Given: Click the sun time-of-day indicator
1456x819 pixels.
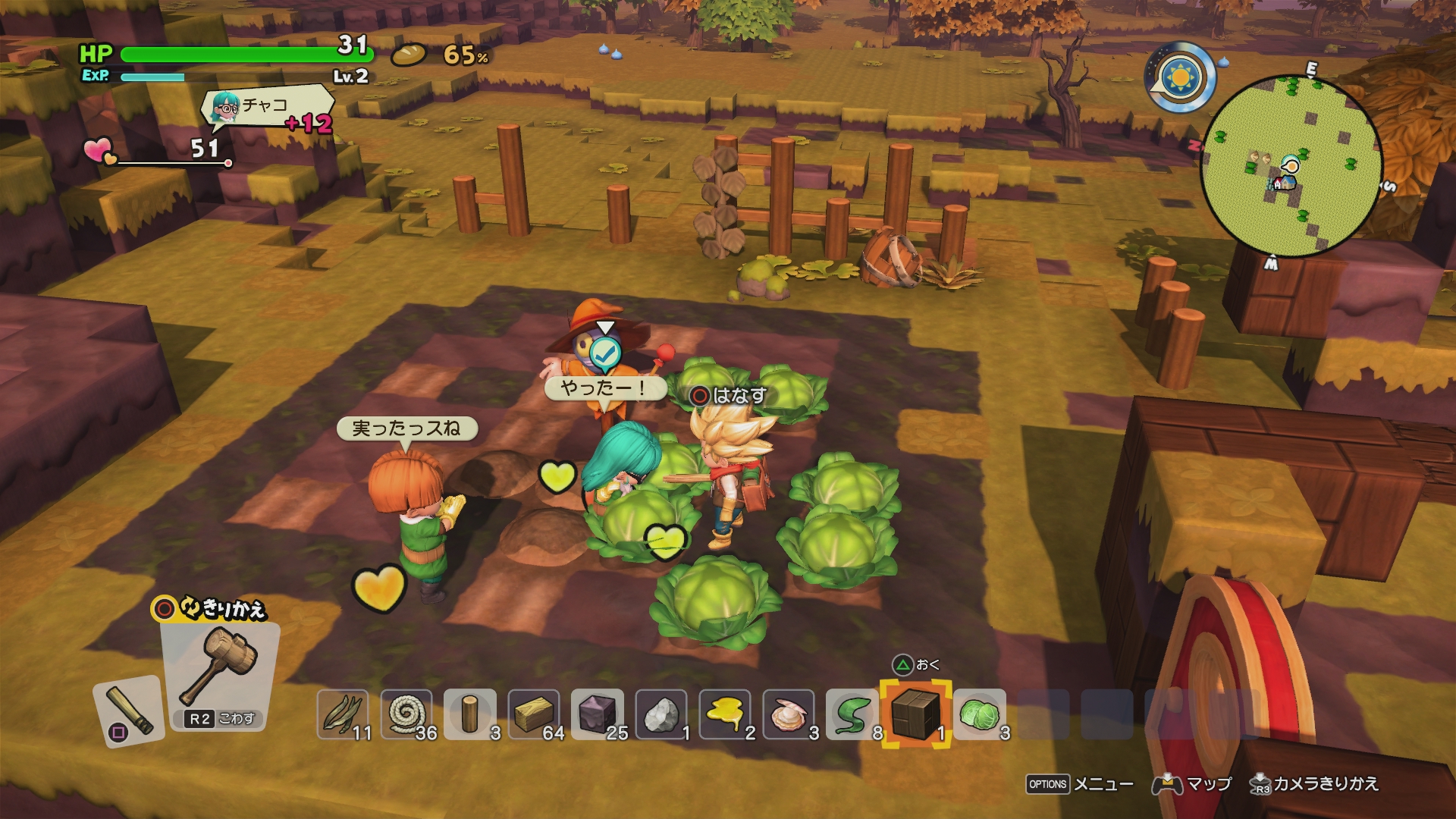Looking at the screenshot, I should click(x=1181, y=77).
